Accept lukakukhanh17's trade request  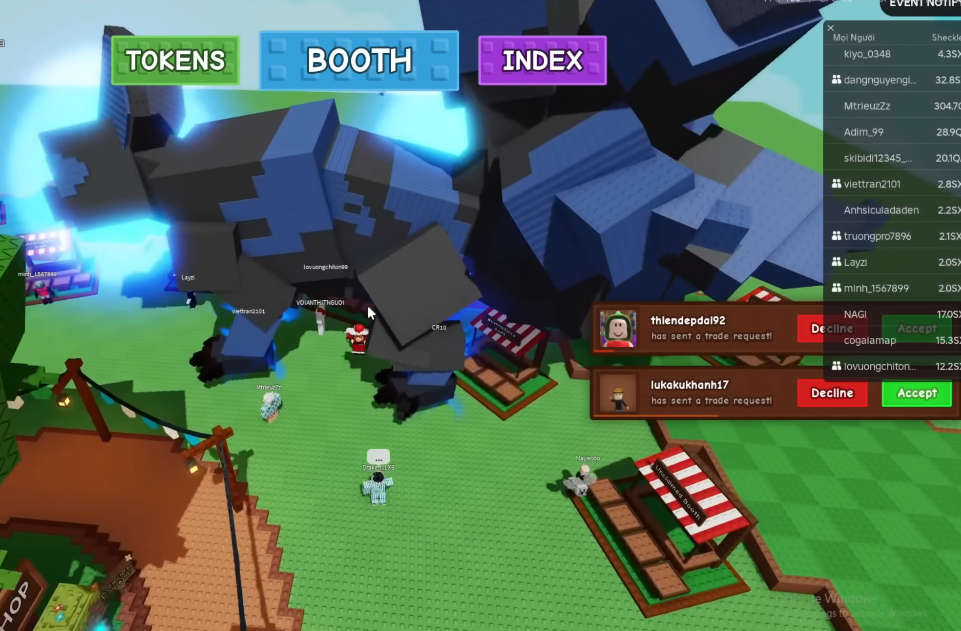coord(916,393)
